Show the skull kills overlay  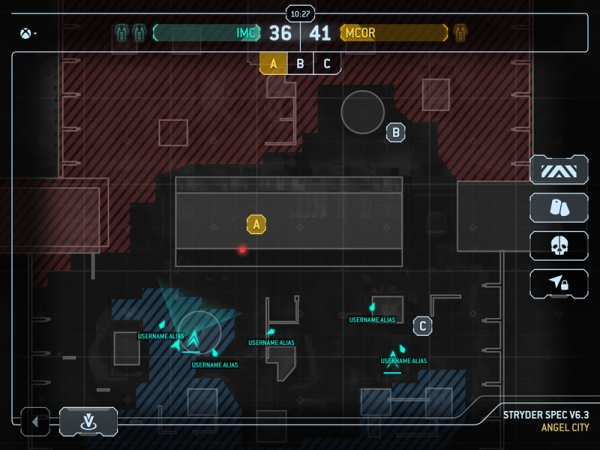coord(559,245)
